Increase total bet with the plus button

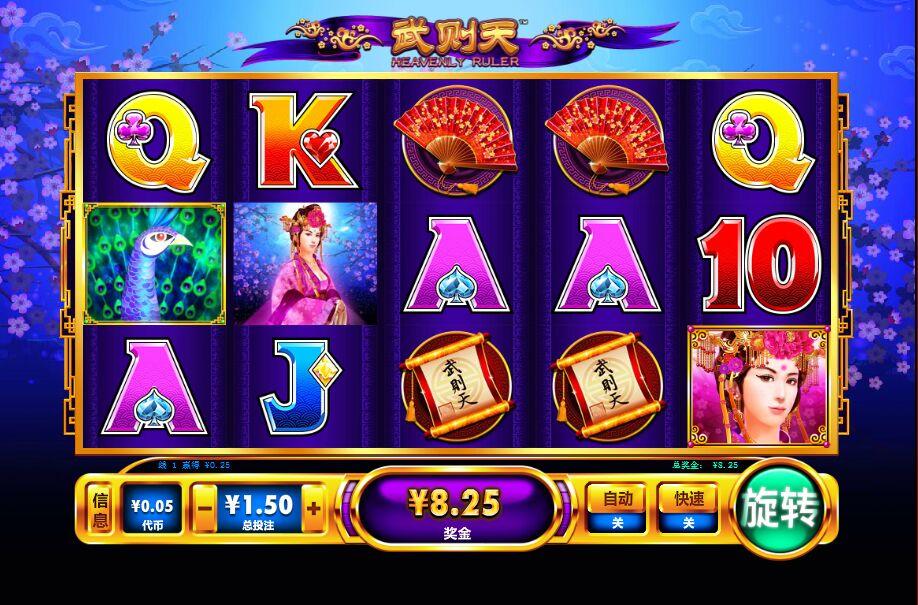[313, 509]
